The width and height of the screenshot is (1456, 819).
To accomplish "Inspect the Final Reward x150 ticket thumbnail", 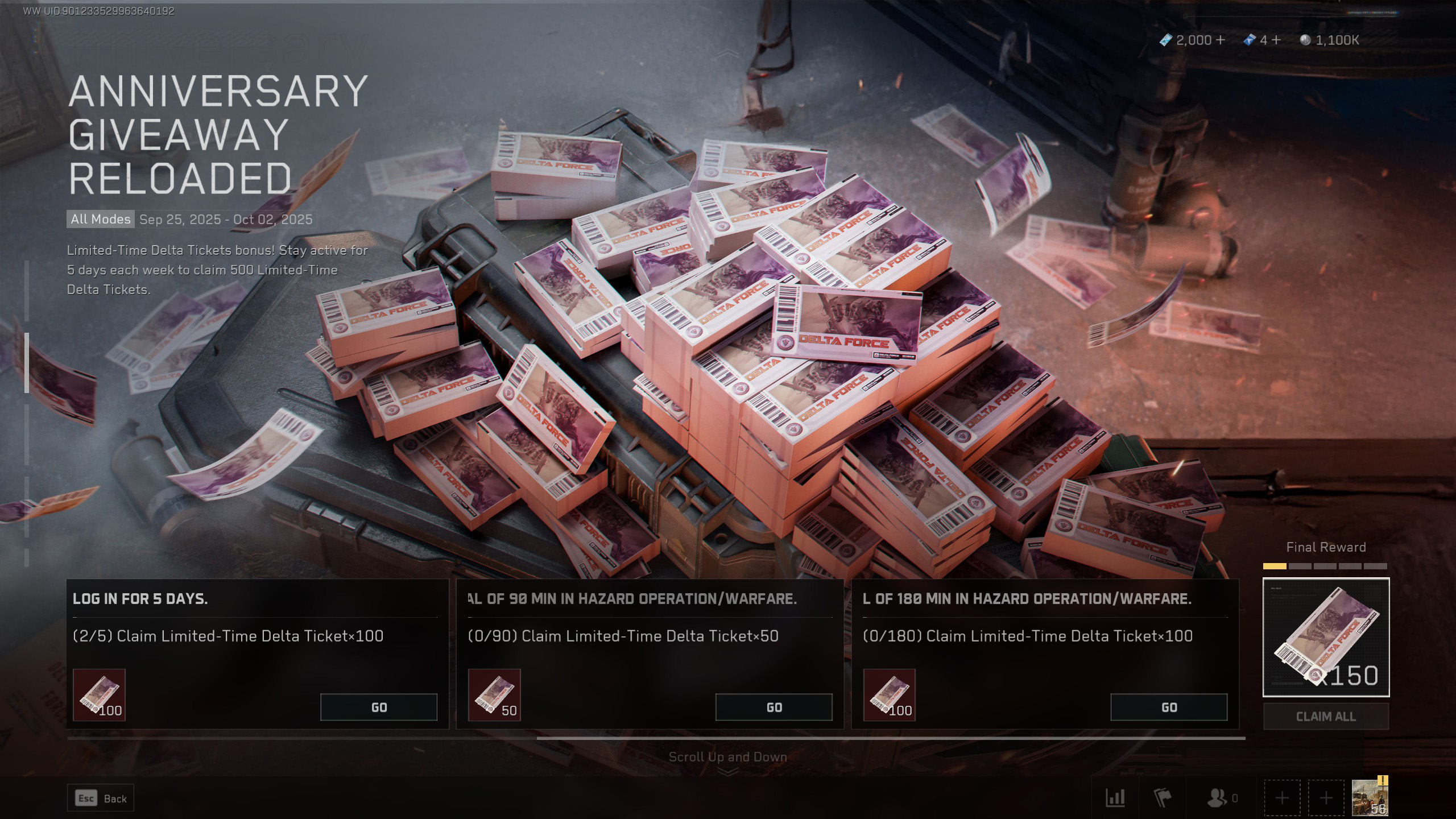I will click(x=1326, y=637).
